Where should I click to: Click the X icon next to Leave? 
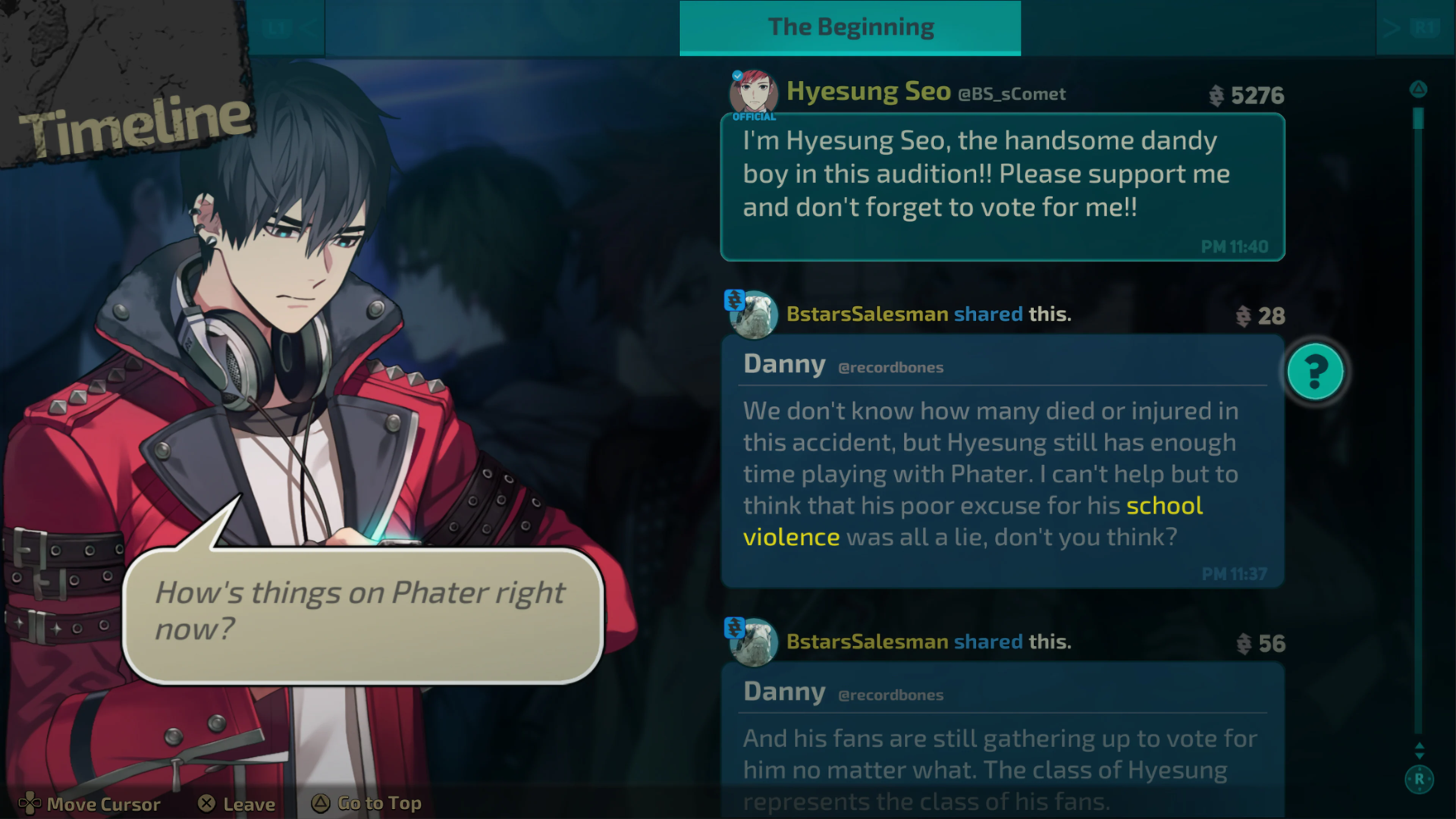click(207, 803)
